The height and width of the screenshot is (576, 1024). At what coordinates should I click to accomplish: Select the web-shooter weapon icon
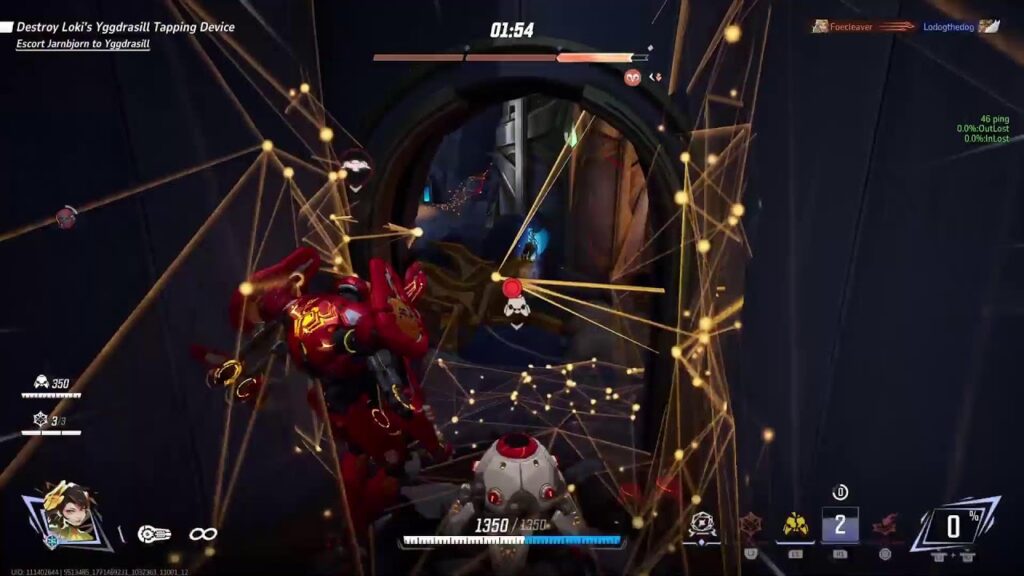click(x=154, y=534)
